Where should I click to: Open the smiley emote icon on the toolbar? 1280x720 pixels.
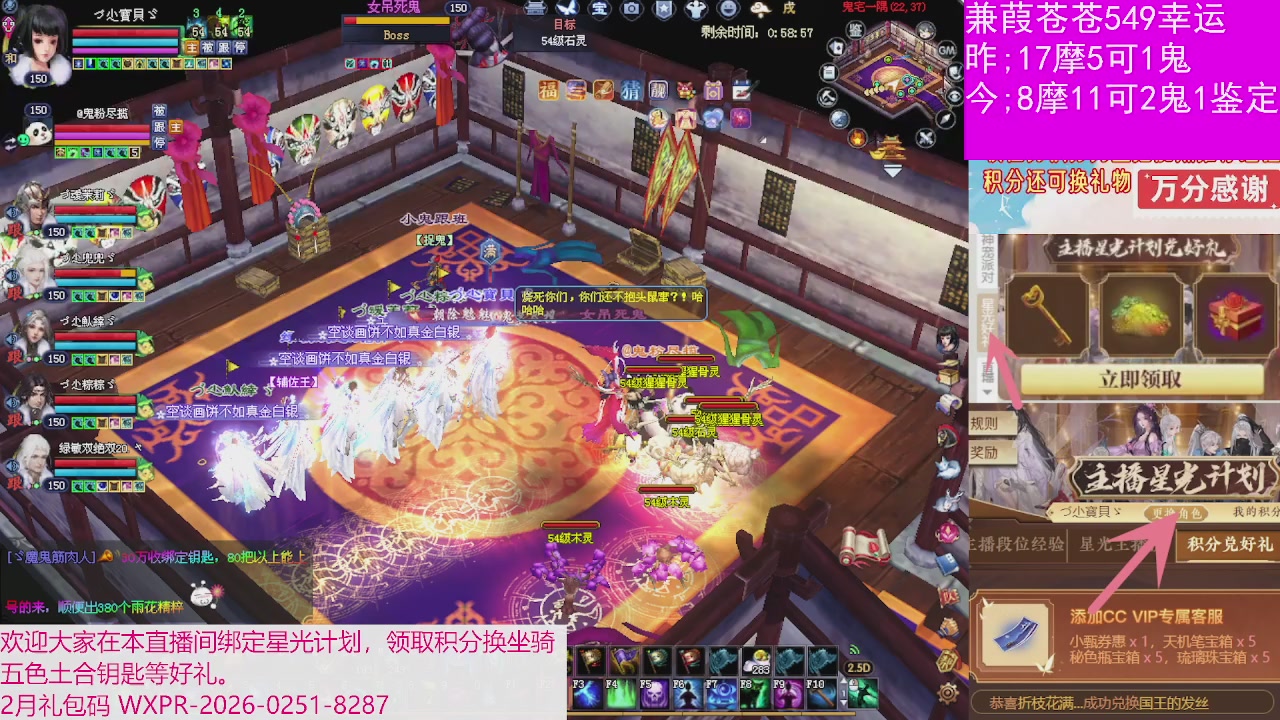729,11
